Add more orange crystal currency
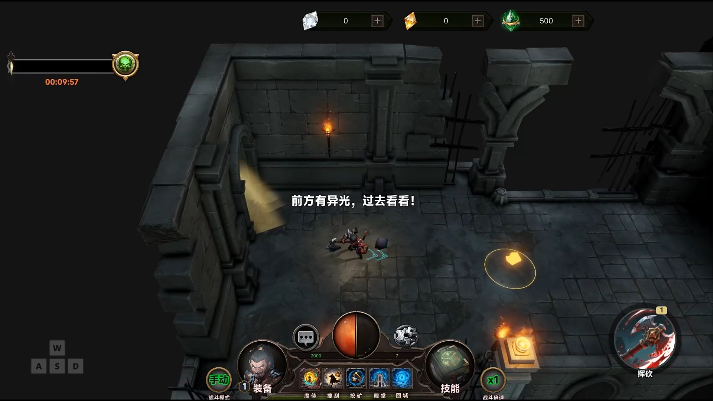Viewport: 713px width, 401px height. pyautogui.click(x=477, y=20)
